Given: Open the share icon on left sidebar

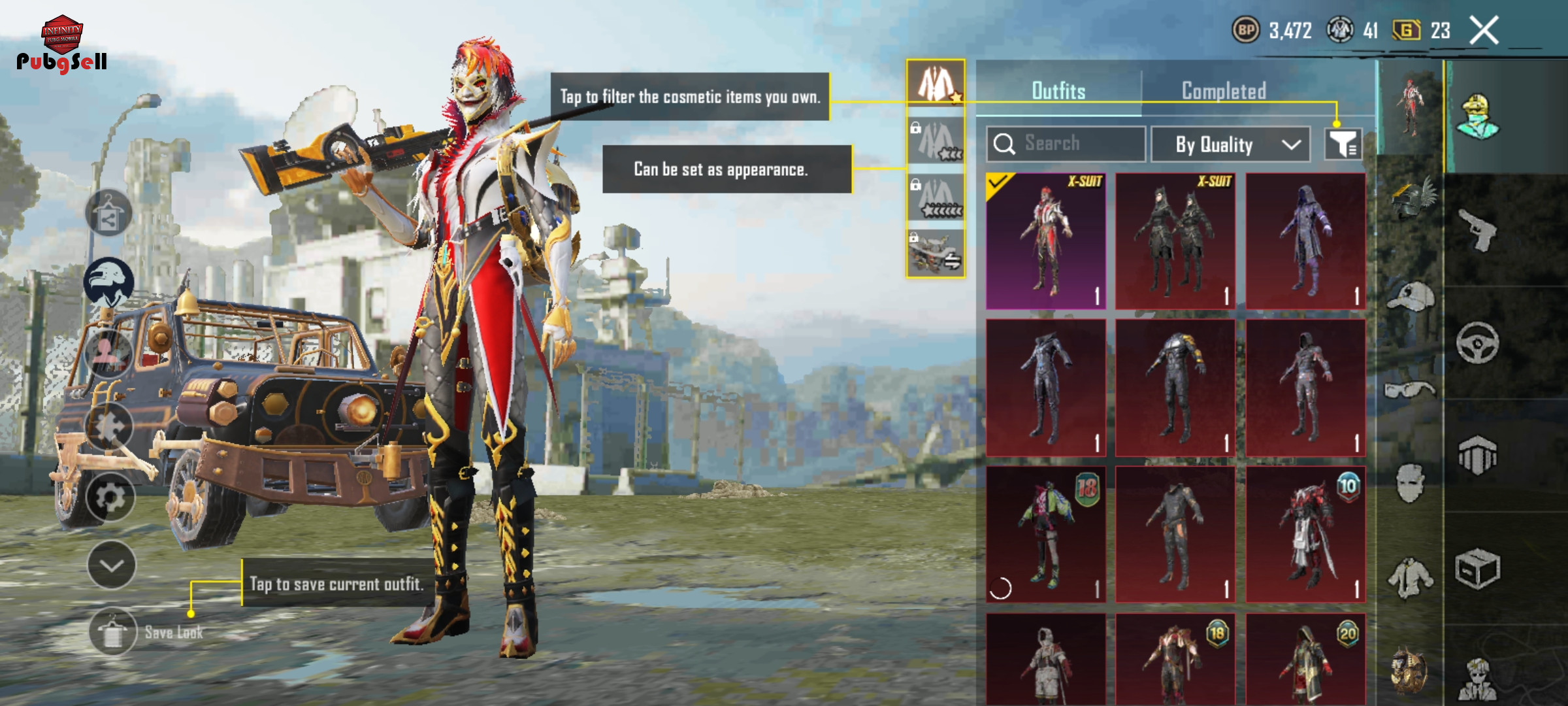Looking at the screenshot, I should click(x=108, y=213).
